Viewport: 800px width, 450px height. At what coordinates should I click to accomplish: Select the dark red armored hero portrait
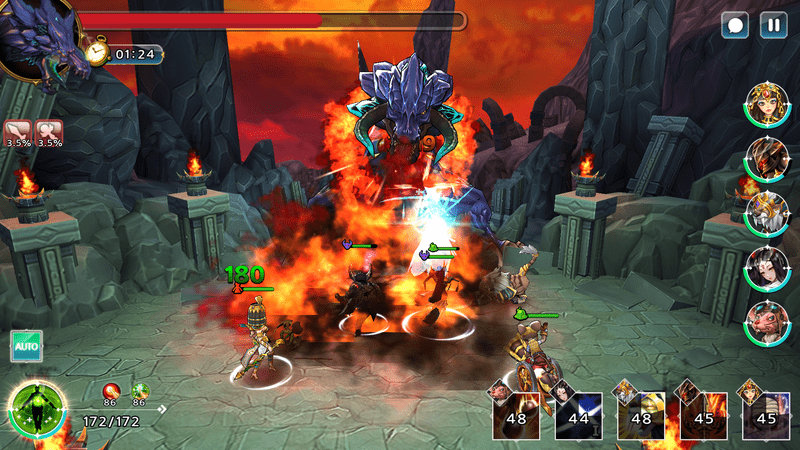click(x=767, y=157)
